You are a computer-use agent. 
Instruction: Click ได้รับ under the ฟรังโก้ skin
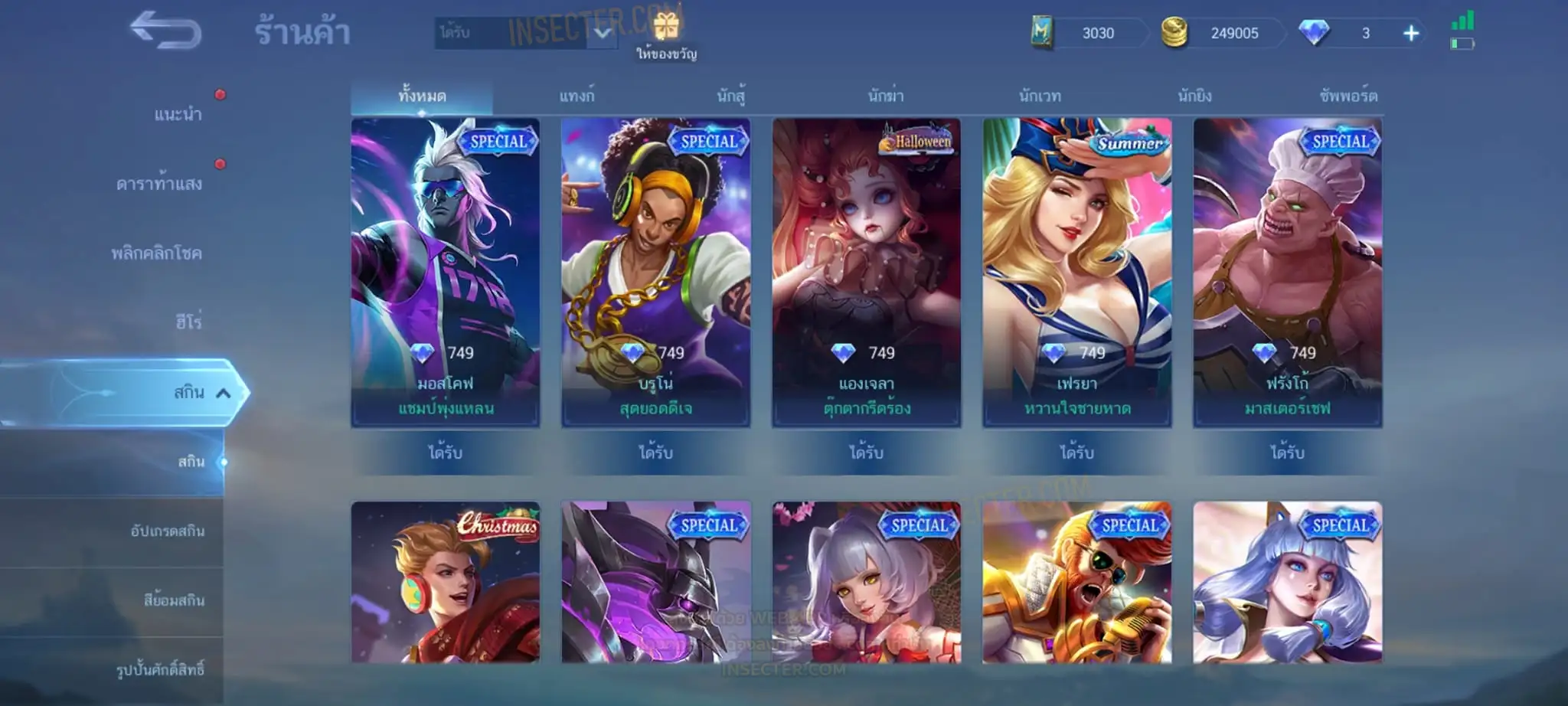pos(1287,453)
